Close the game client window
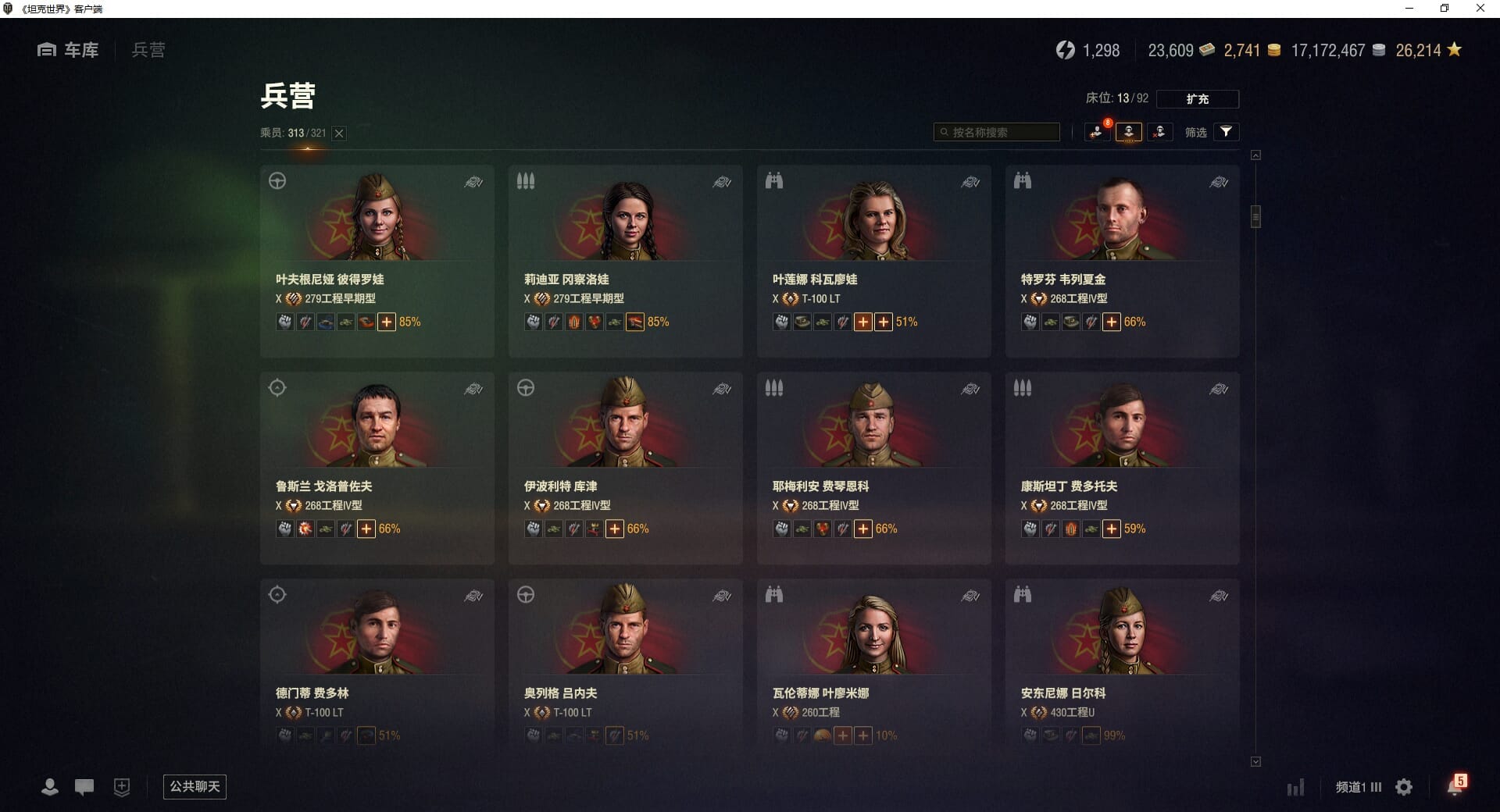Viewport: 1500px width, 812px height. 1480,9
